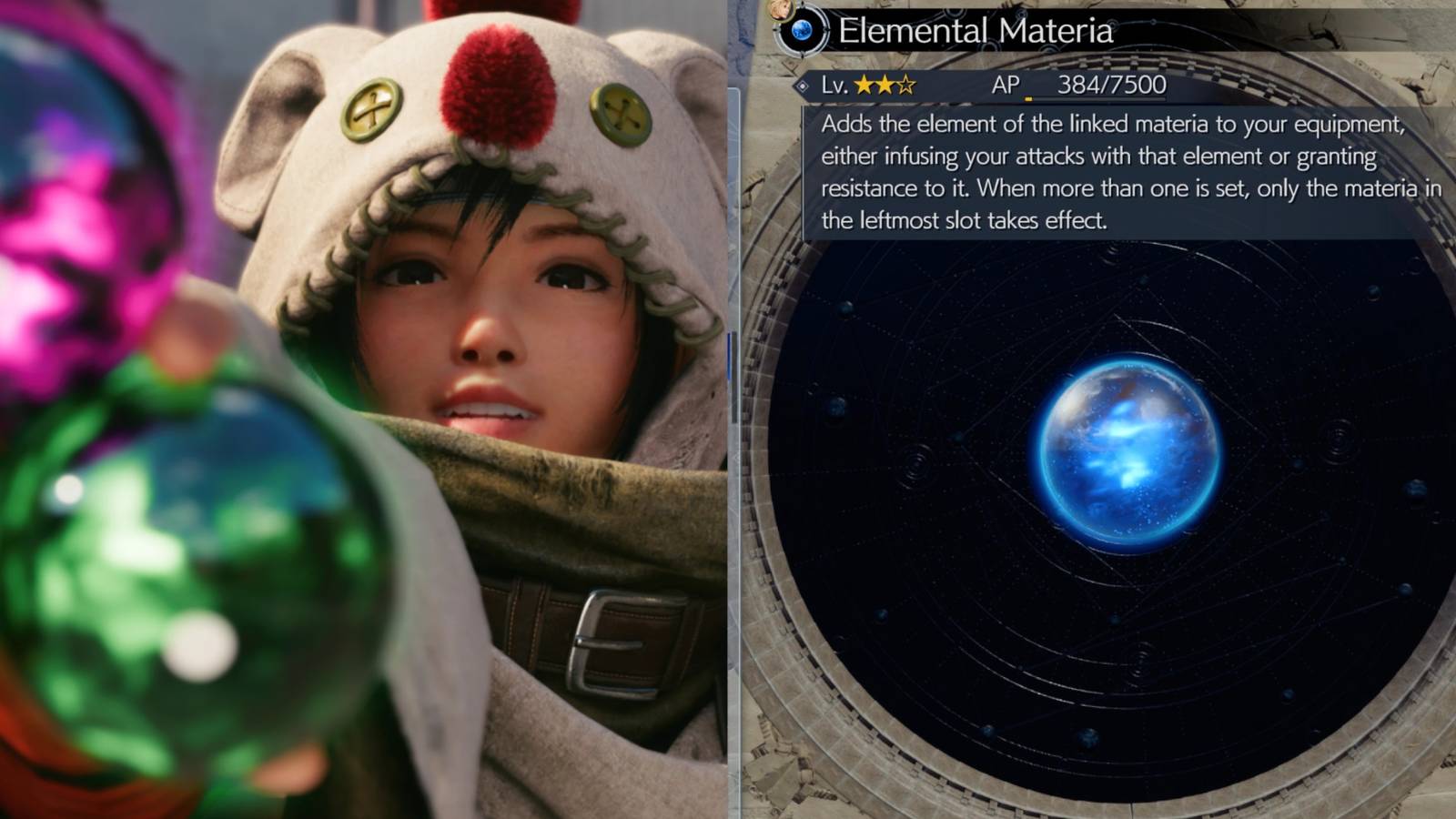Select the unfilled third star in the level row
Screen dimensions: 1456x819
click(x=906, y=83)
